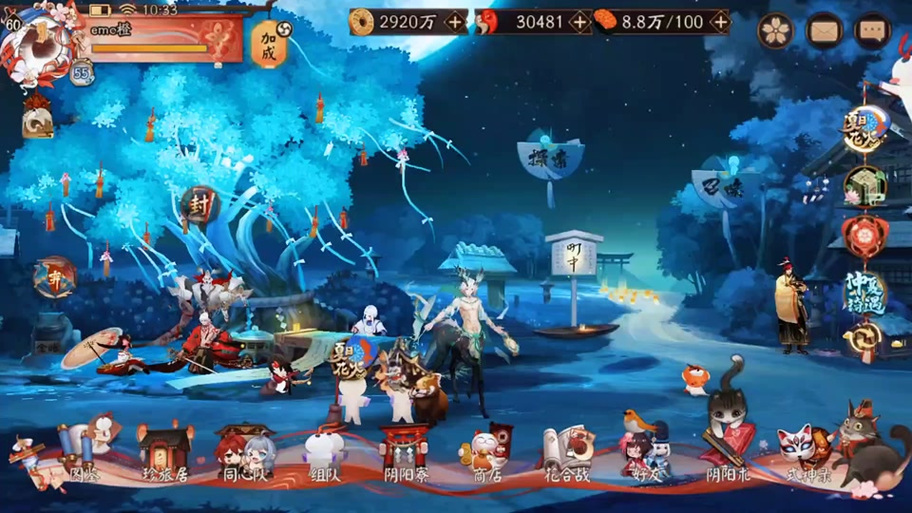Viewport: 912px width, 513px height.
Task: Open the cherry blossom icon menu
Action: coord(775,30)
